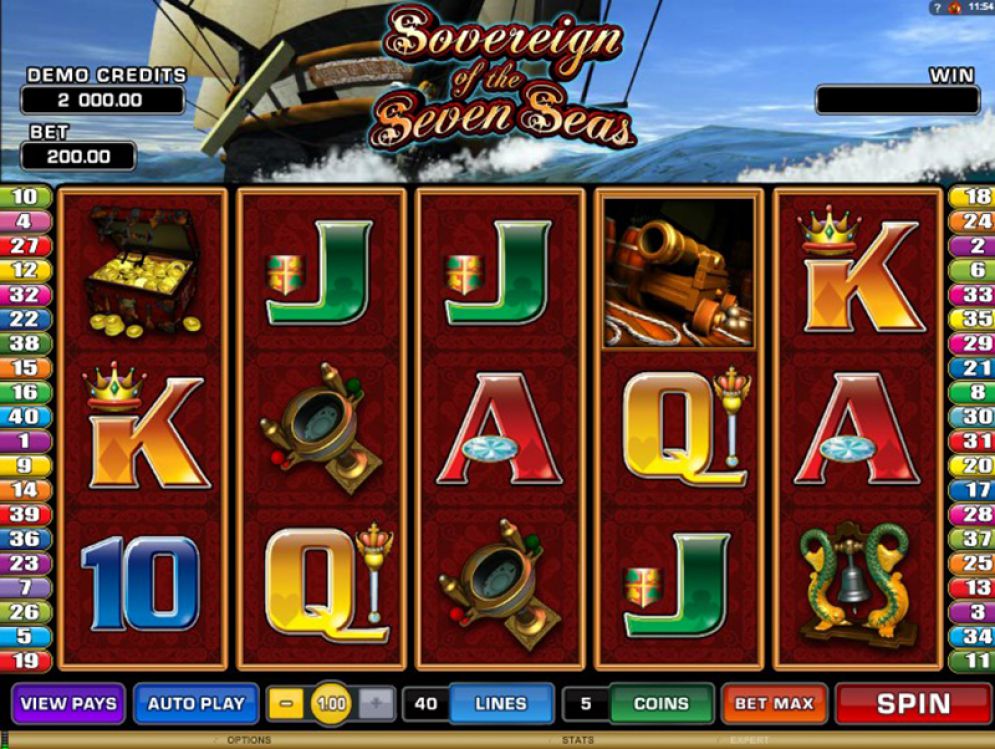Open the OPTIONS menu in bottom bar
The height and width of the screenshot is (749, 995).
(249, 741)
